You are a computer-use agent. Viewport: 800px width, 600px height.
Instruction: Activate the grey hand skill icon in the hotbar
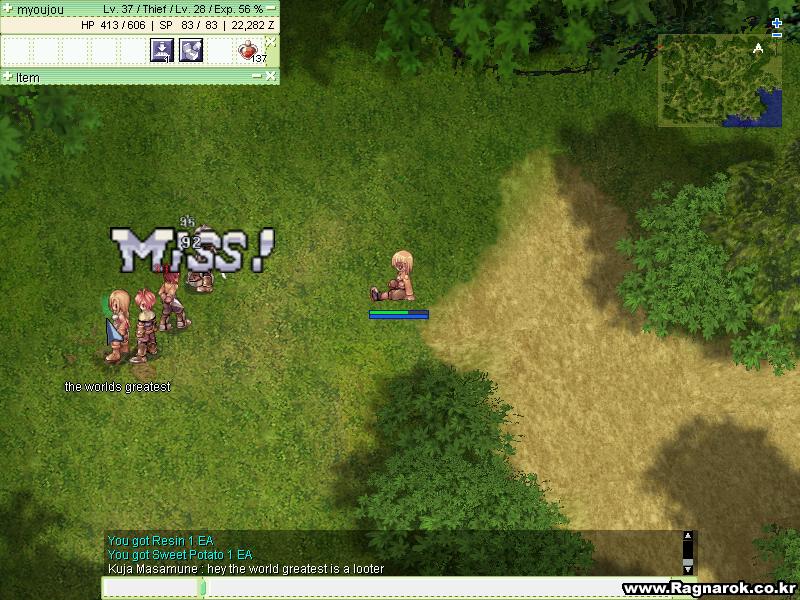pyautogui.click(x=191, y=50)
